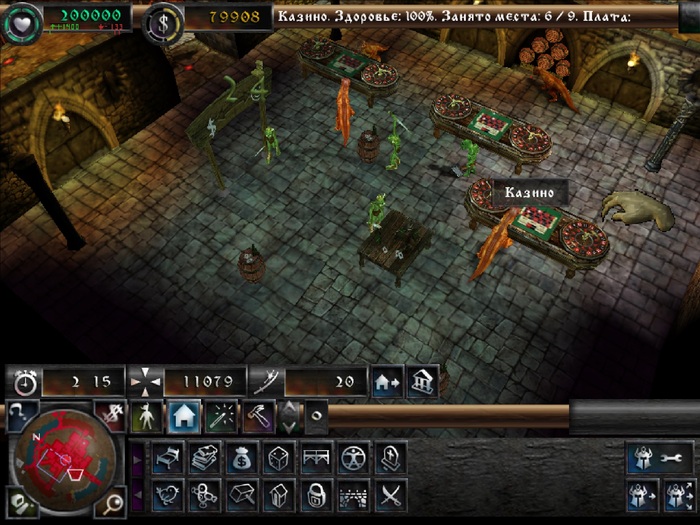Open the spells tab with magic wand
700x525 pixels.
(221, 415)
